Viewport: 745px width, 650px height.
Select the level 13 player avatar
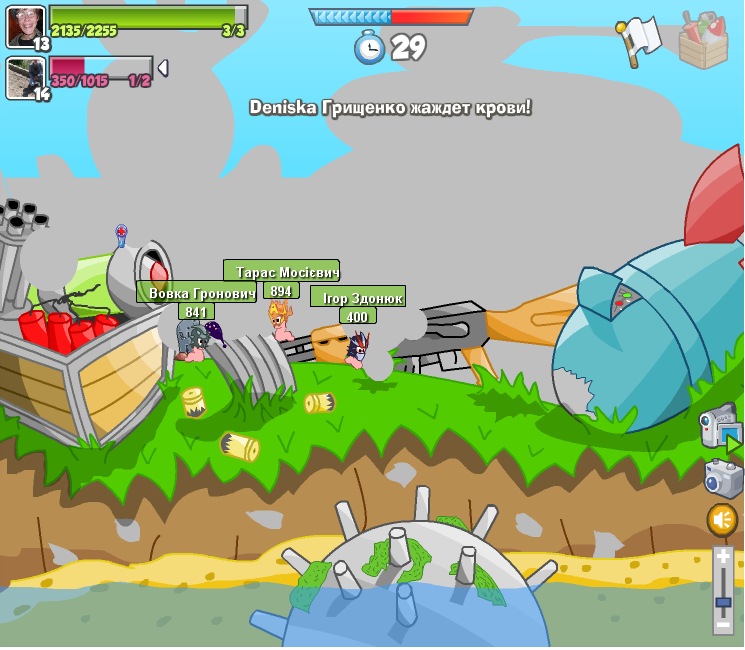click(x=25, y=25)
